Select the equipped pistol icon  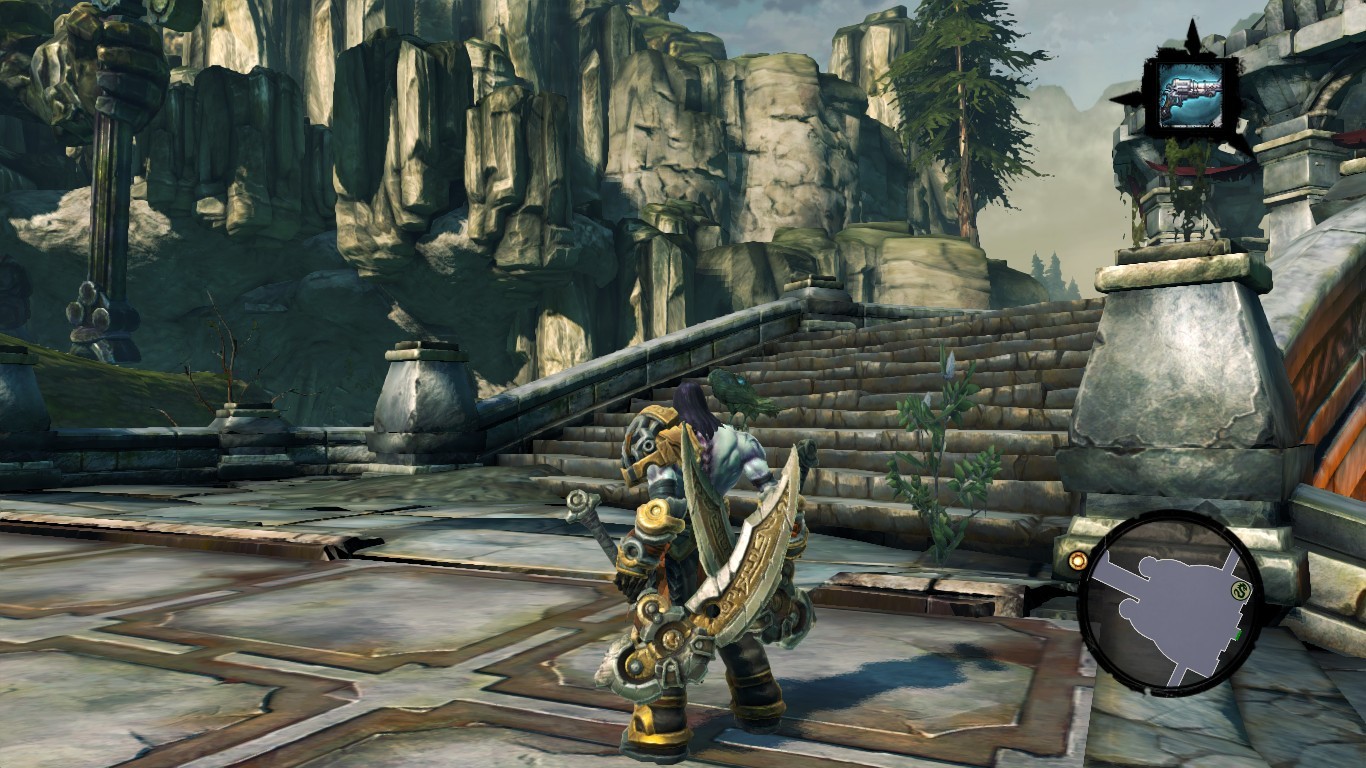click(1189, 95)
